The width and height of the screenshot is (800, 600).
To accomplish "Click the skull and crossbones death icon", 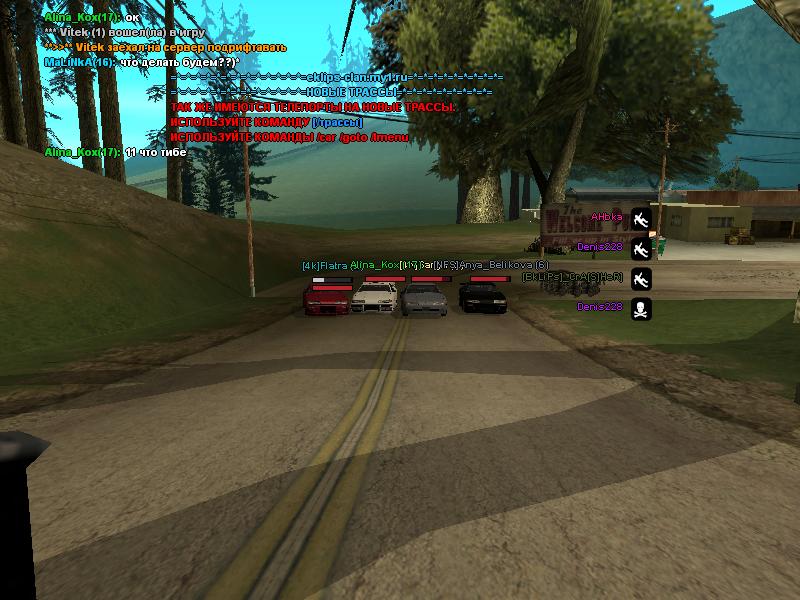I will click(641, 308).
